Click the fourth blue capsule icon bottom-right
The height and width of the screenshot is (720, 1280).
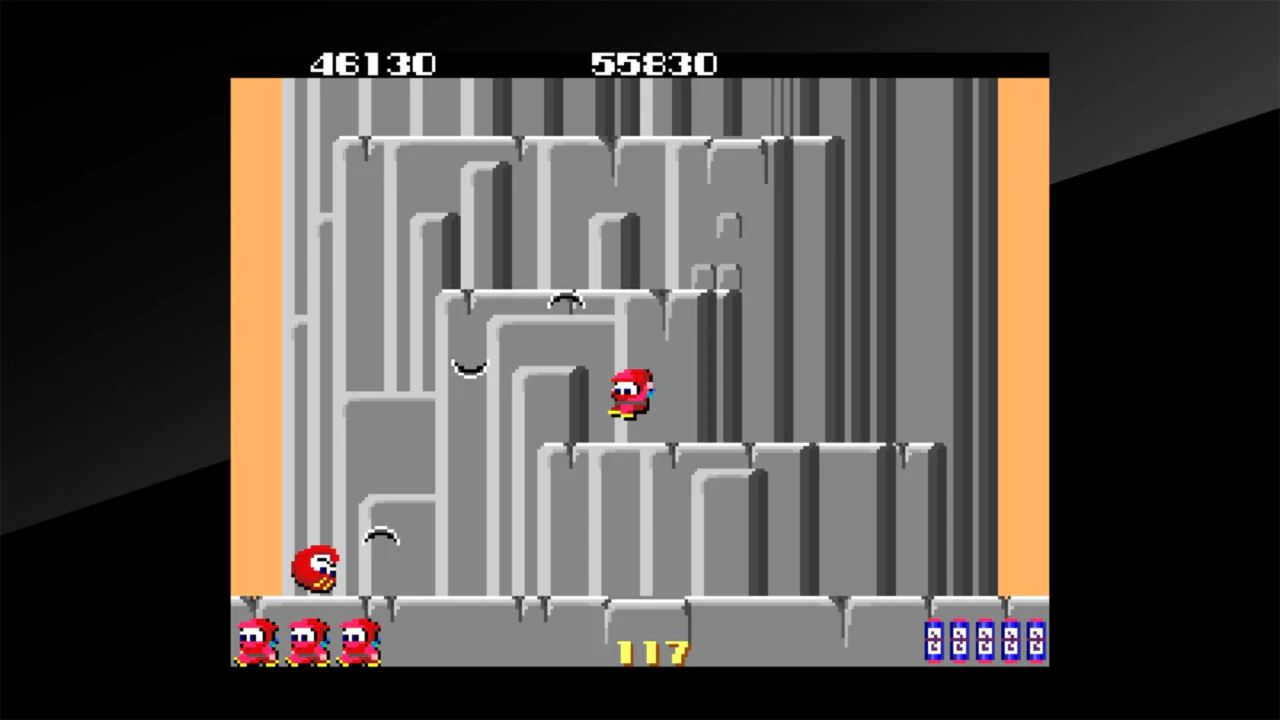pyautogui.click(x=1011, y=642)
